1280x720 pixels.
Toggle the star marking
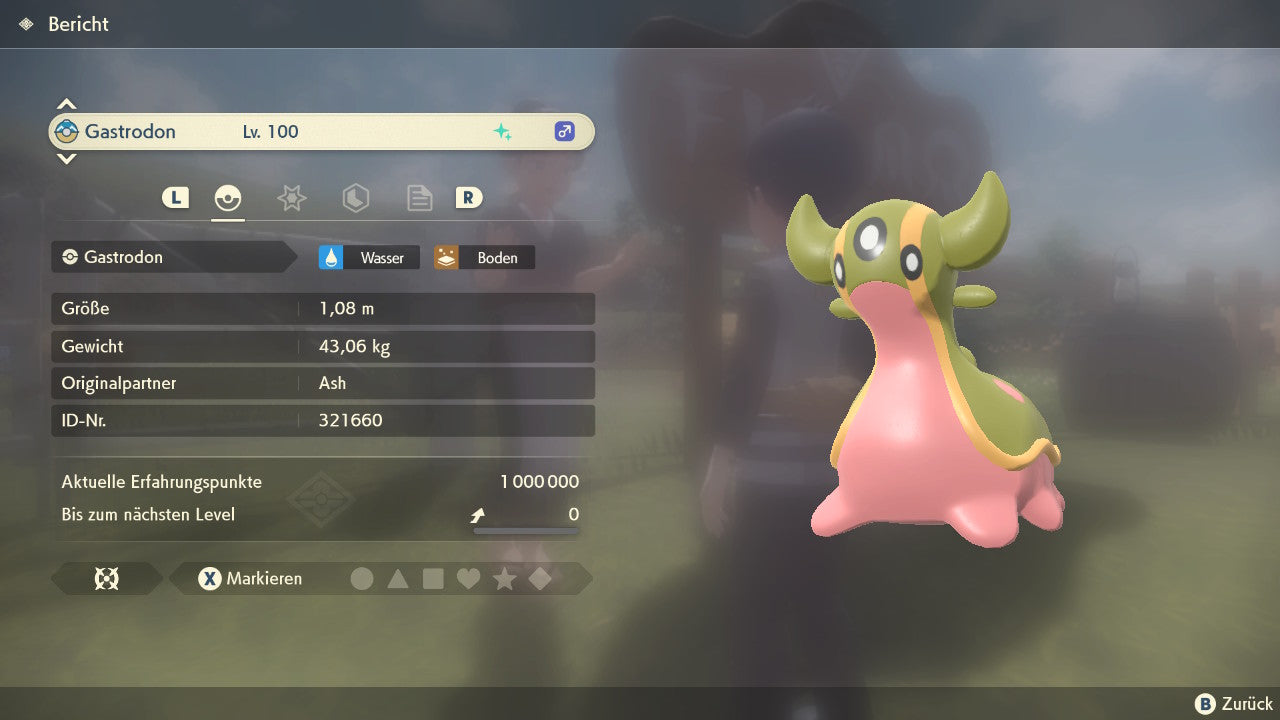click(504, 578)
